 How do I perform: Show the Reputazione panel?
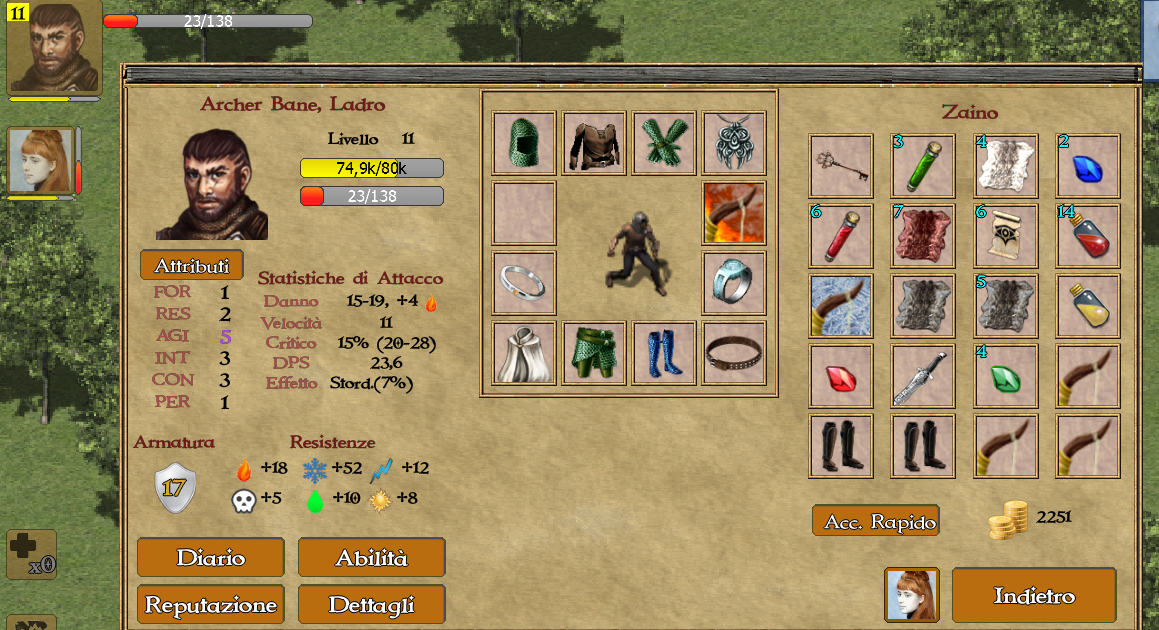tap(211, 605)
